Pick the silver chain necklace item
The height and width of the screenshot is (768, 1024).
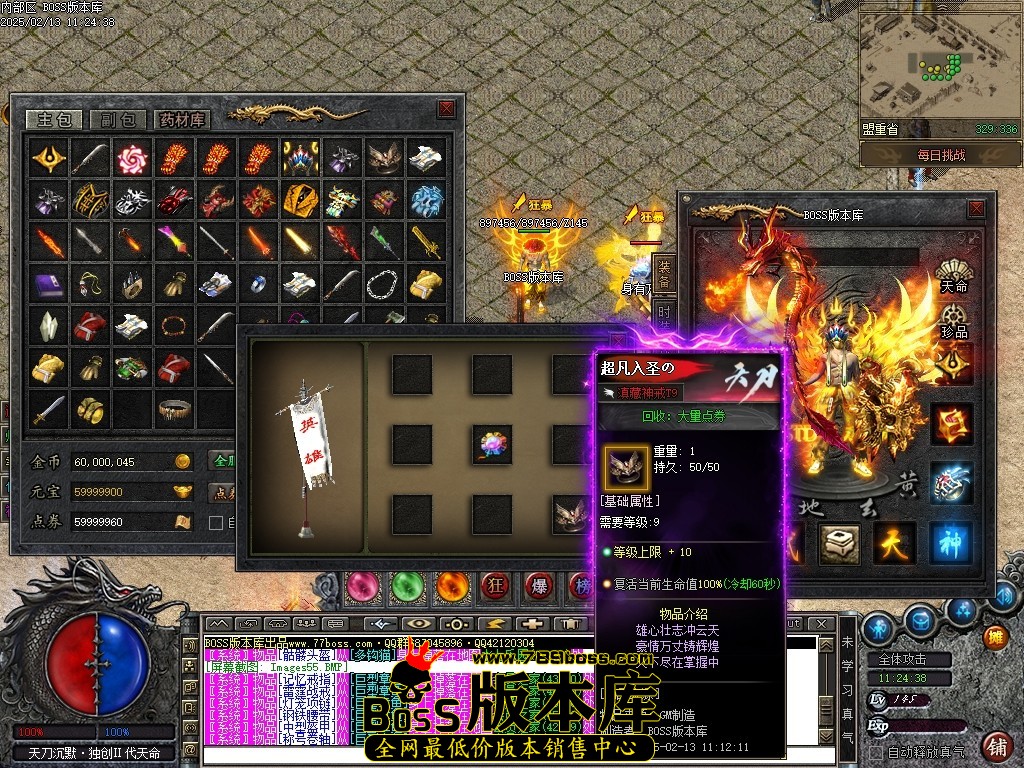coord(381,284)
